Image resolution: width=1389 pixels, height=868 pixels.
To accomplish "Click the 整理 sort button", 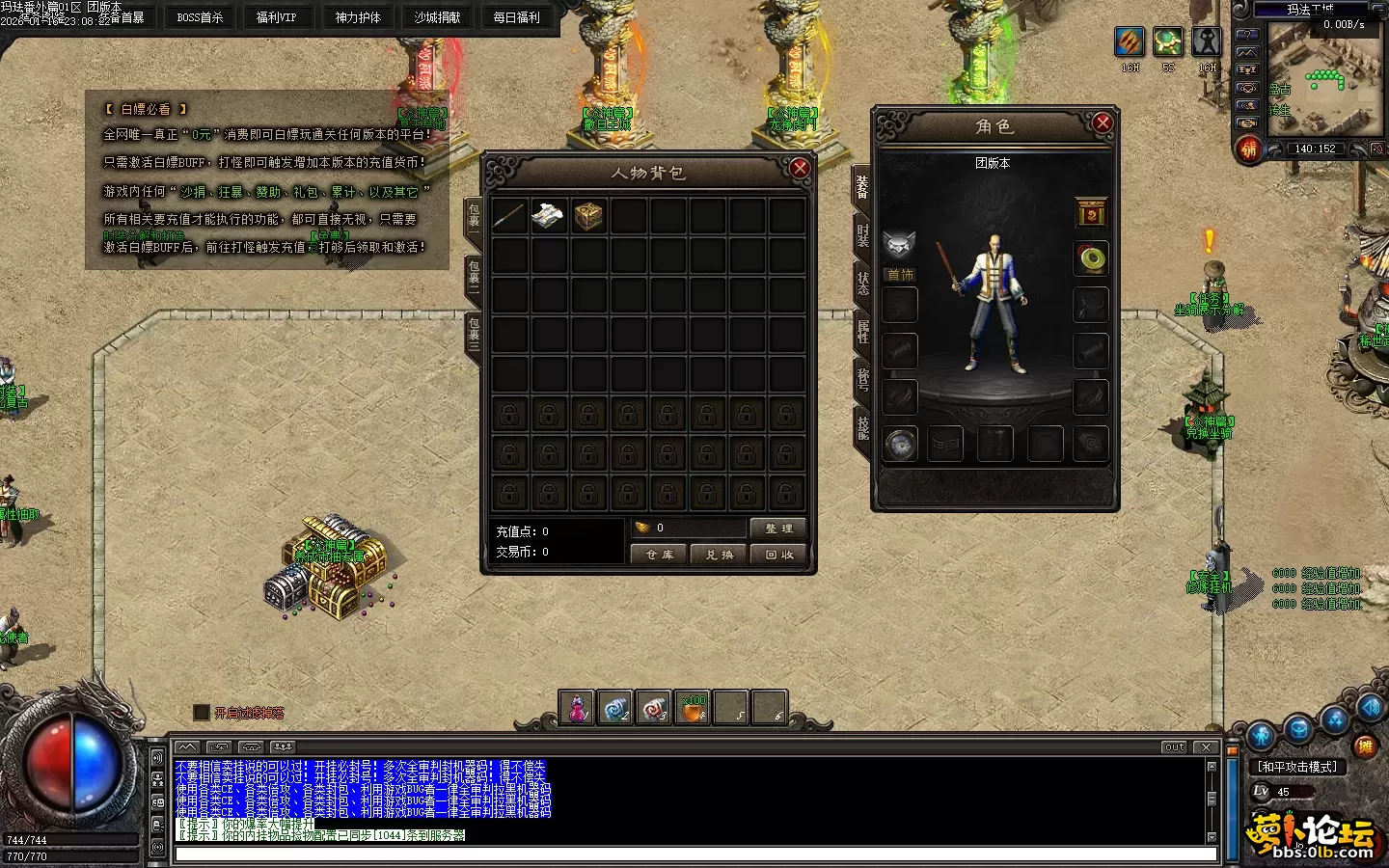I will (x=777, y=529).
